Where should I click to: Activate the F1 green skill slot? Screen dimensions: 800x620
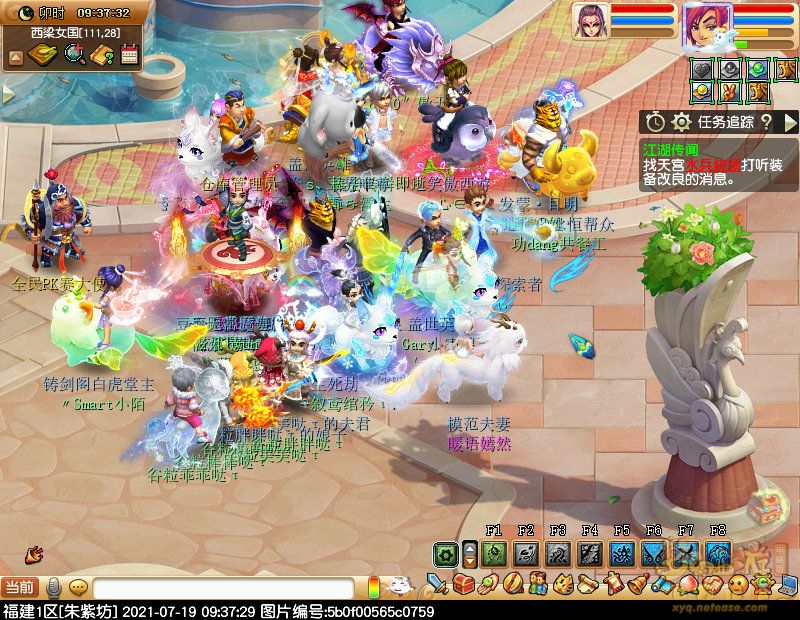[493, 554]
